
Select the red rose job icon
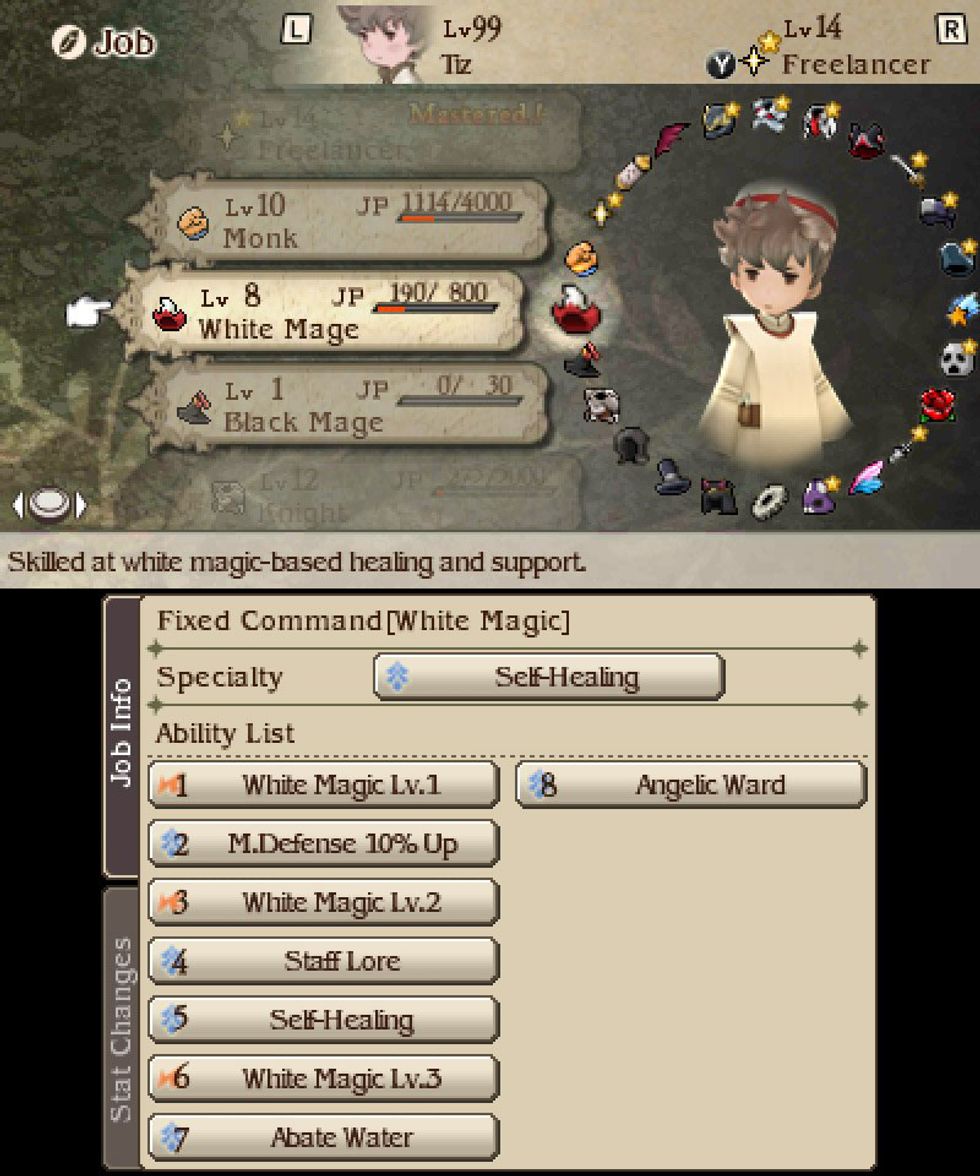pyautogui.click(x=937, y=405)
